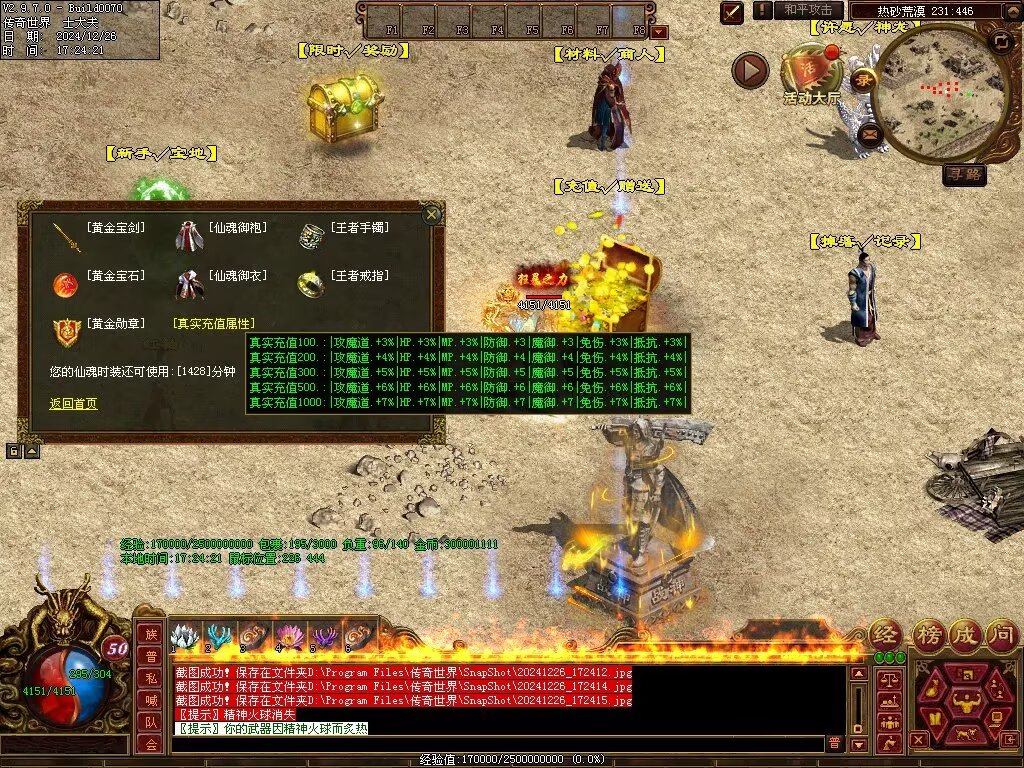
Task: Select the 黄金宝剑 golden sword entry
Action: coord(116,228)
